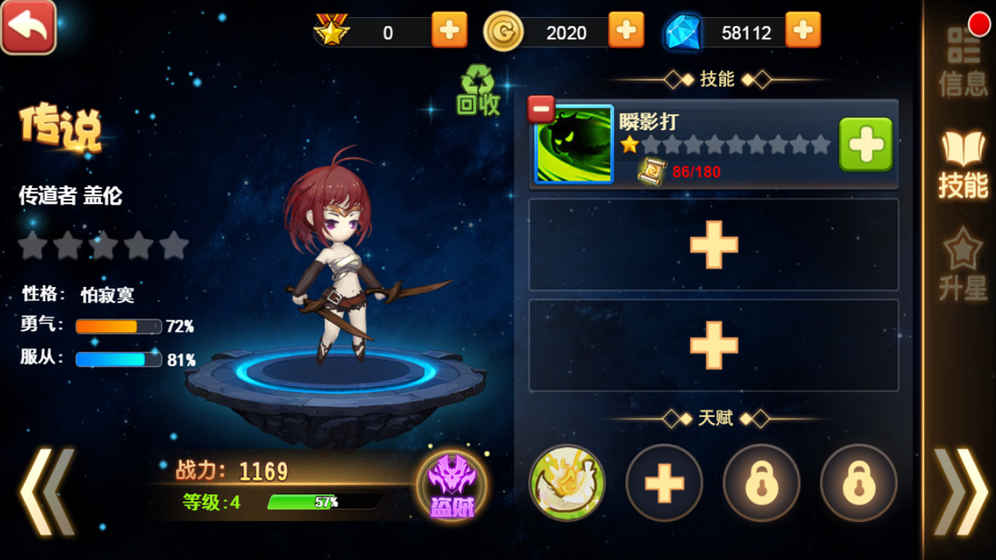Add a talent in the plus circle slot
This screenshot has width=996, height=560.
pyautogui.click(x=664, y=483)
